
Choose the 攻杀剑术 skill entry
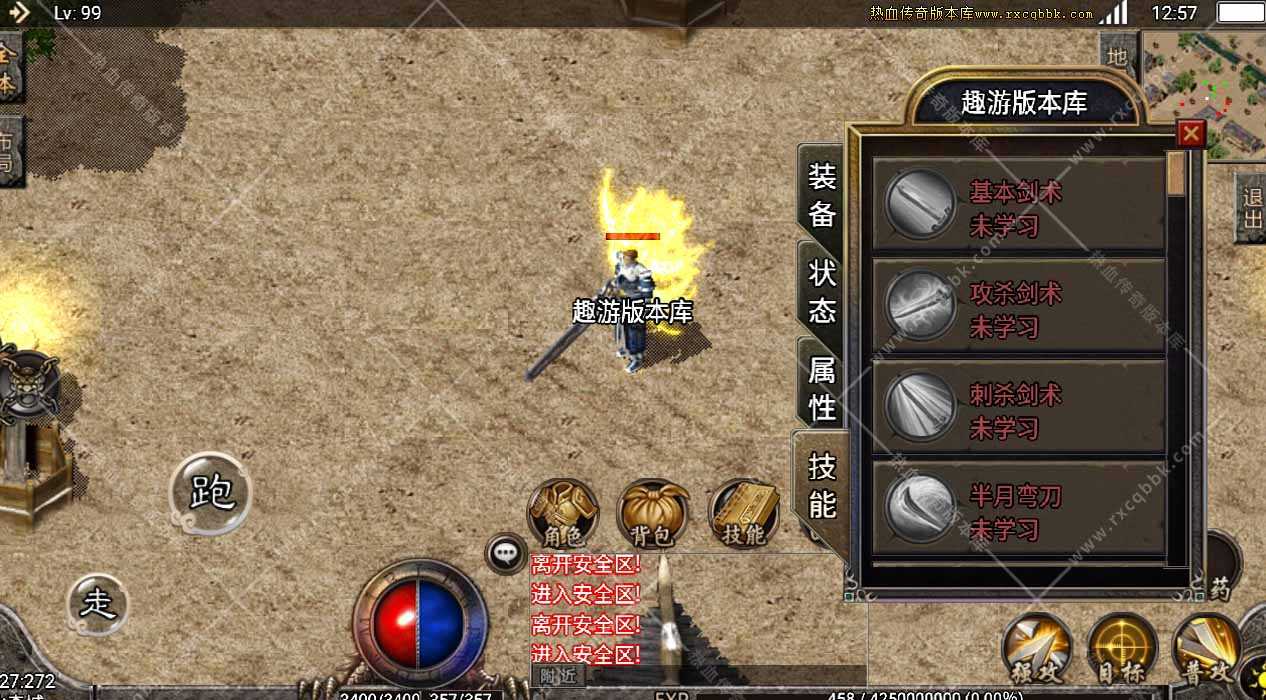(x=1018, y=309)
